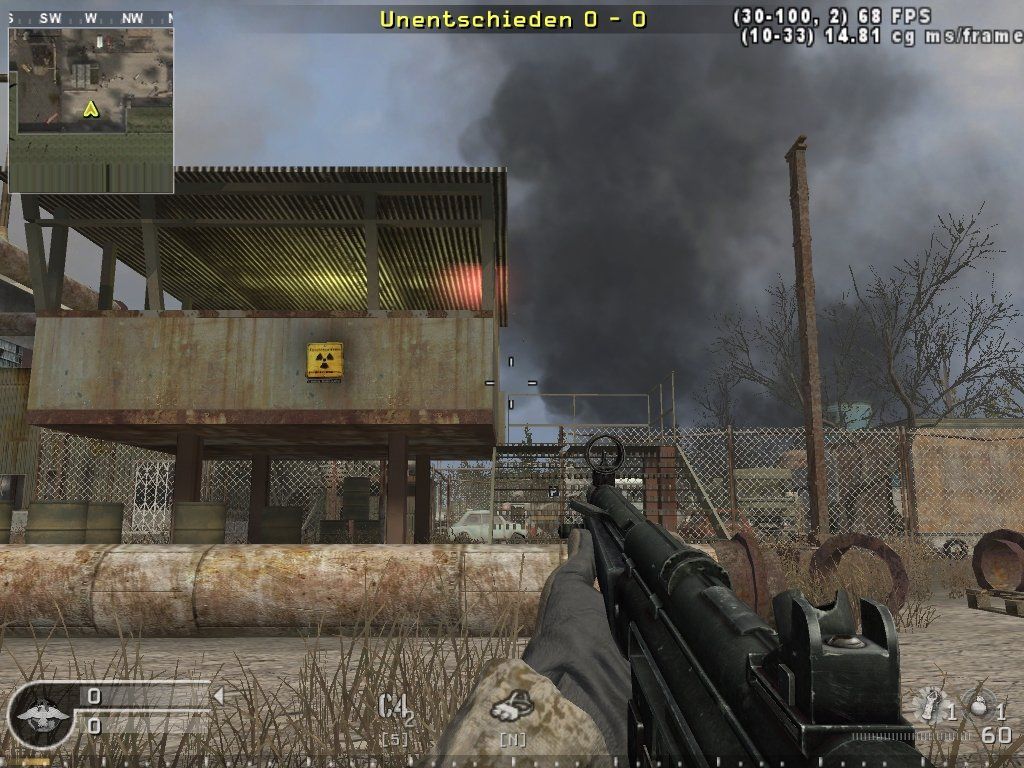This screenshot has width=1024, height=768.
Task: Click the minimap in the corner
Action: (91, 108)
